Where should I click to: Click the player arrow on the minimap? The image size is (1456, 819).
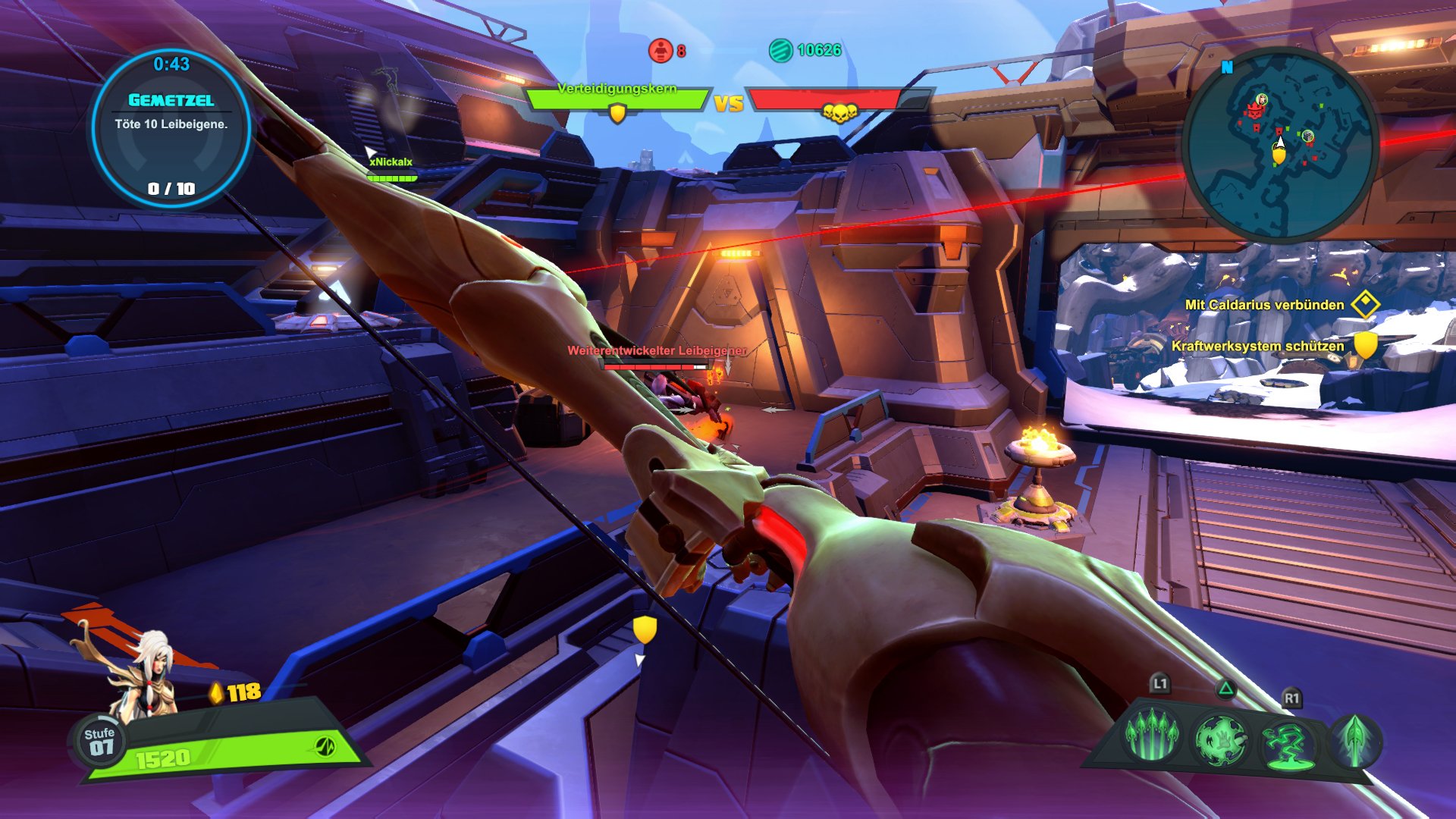click(1280, 143)
